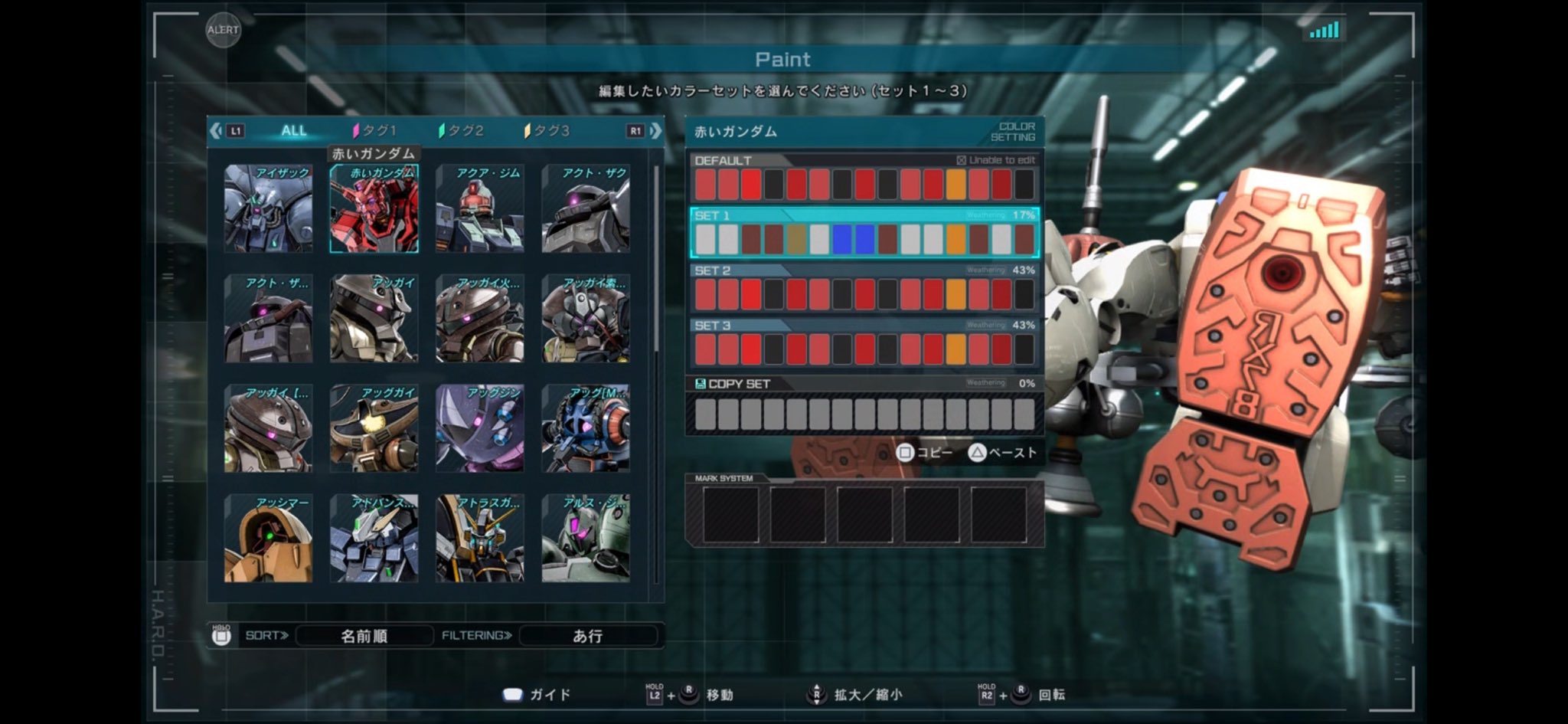Select the アトラスガ... Gundam thumbnail

[x=480, y=538]
